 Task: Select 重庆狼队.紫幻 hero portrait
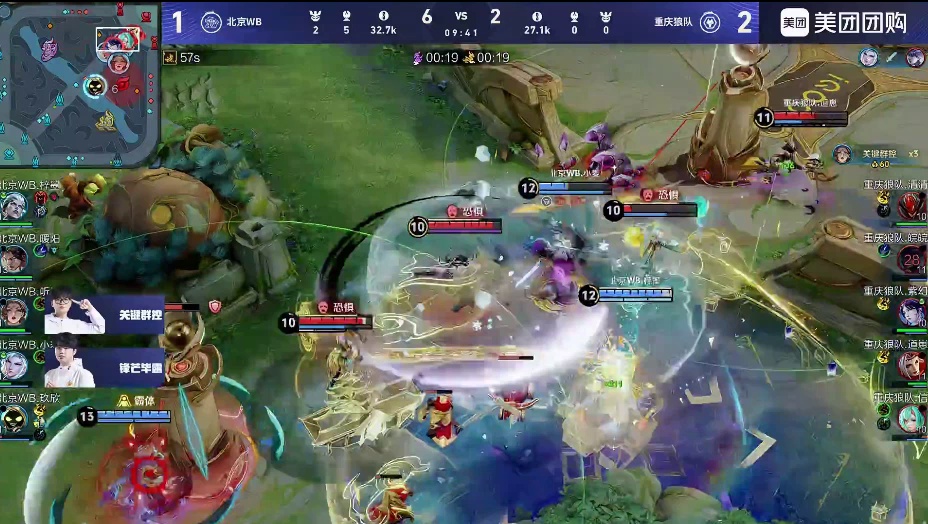(x=911, y=313)
